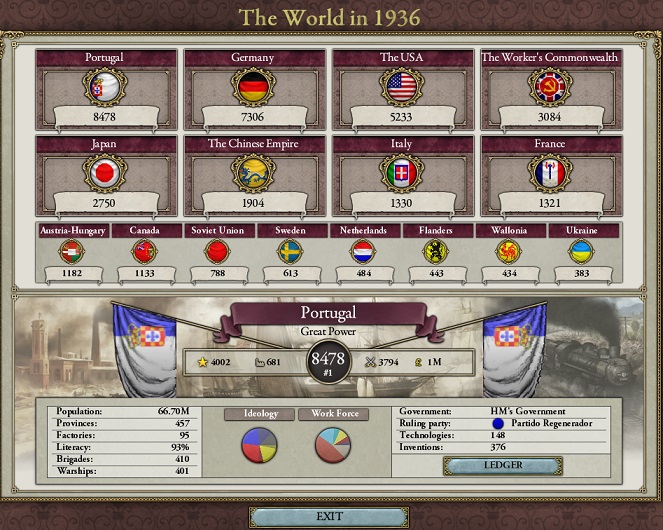Select Austria-Hungary from the minor nations

pos(70,251)
